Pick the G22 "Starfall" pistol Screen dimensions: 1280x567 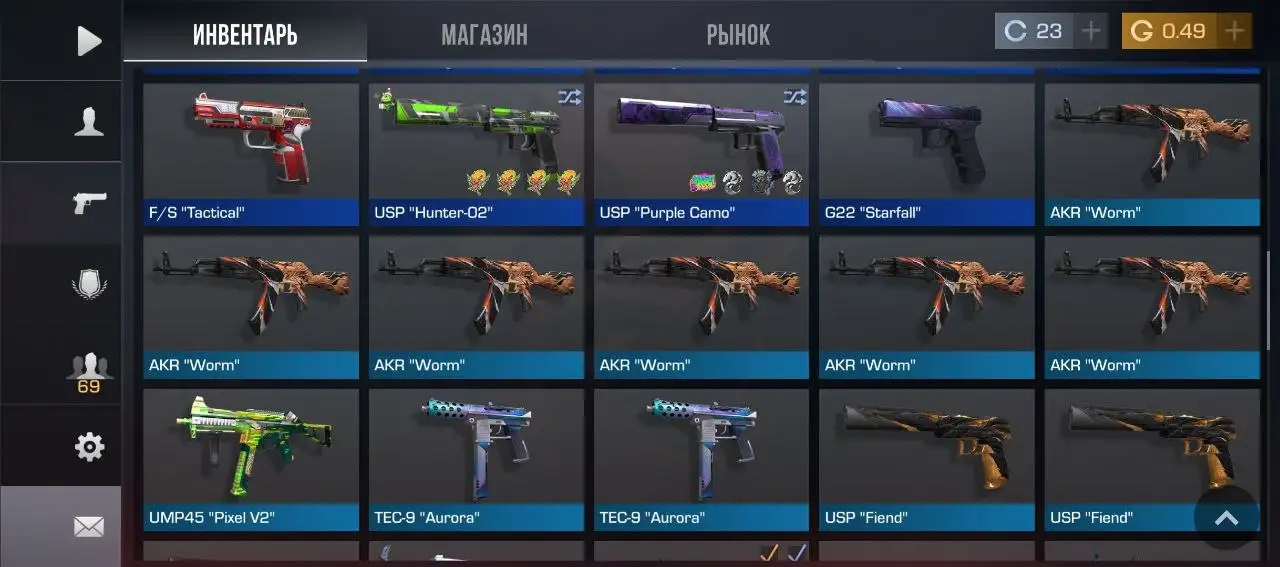coord(927,153)
